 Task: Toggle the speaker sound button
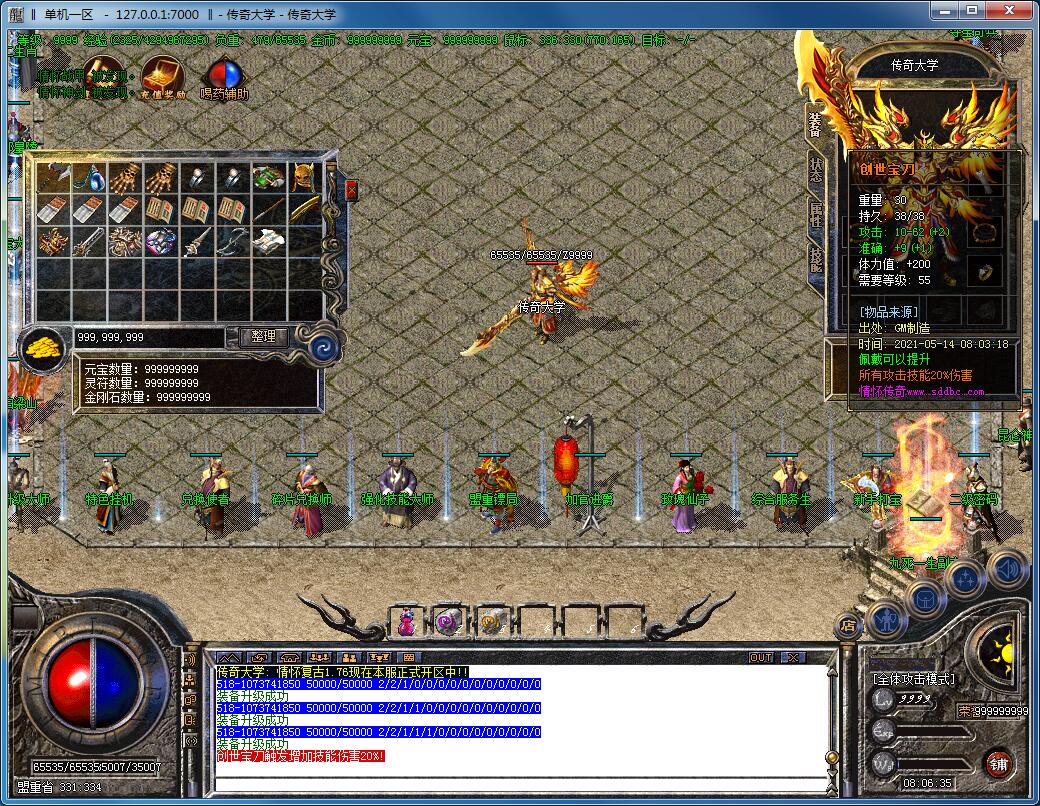[x=1005, y=568]
